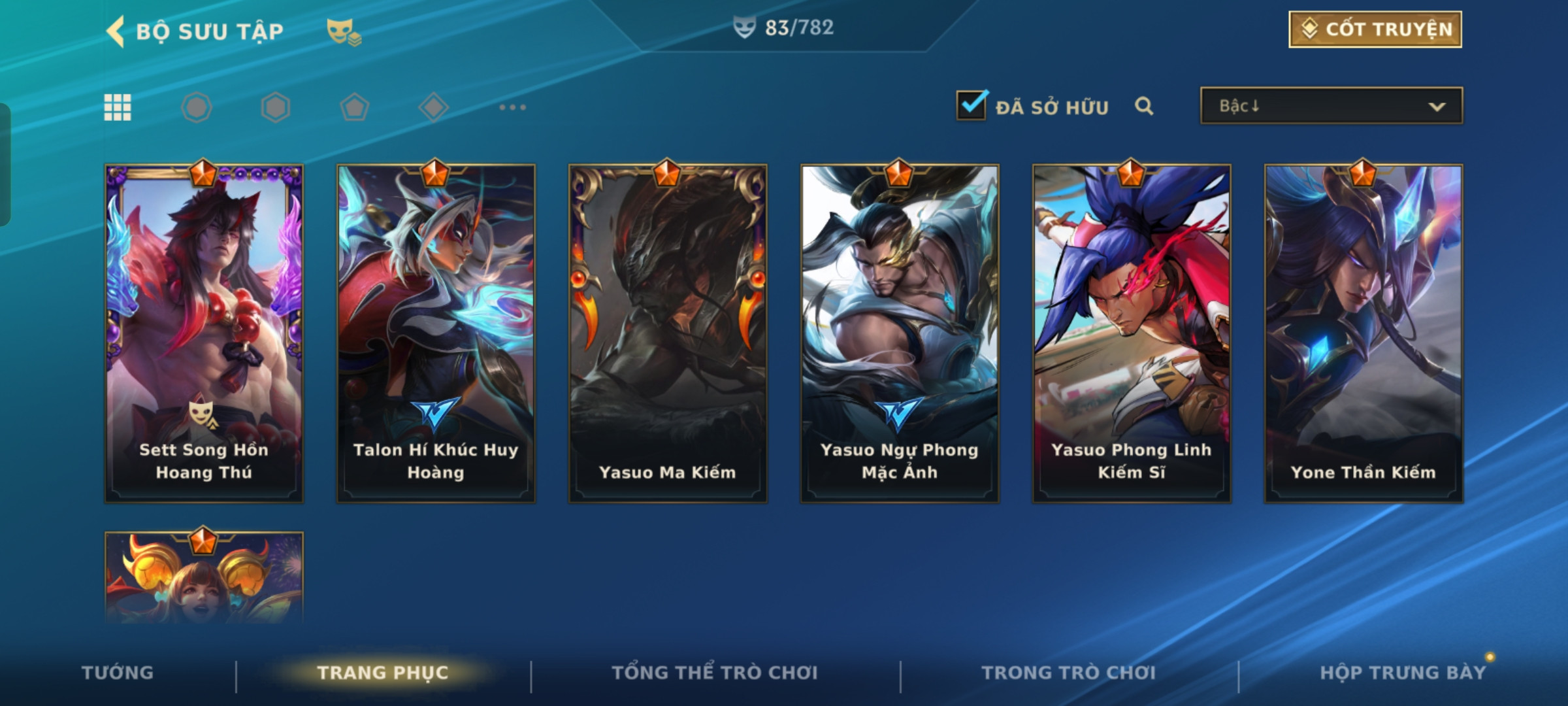Open more filters via three dots
This screenshot has width=1568, height=706.
tap(512, 107)
